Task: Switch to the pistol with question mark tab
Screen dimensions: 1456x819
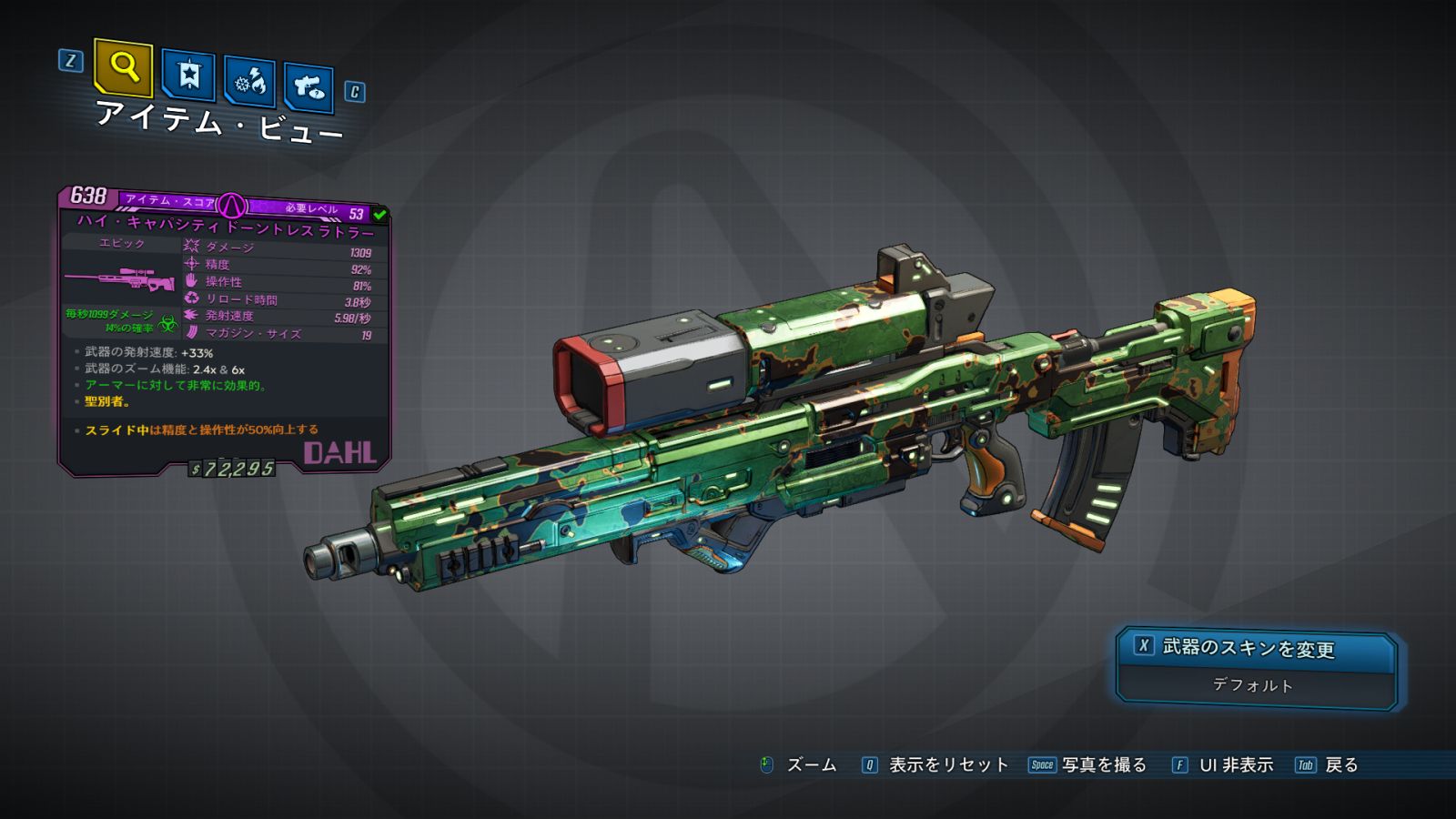Action: pos(308,87)
